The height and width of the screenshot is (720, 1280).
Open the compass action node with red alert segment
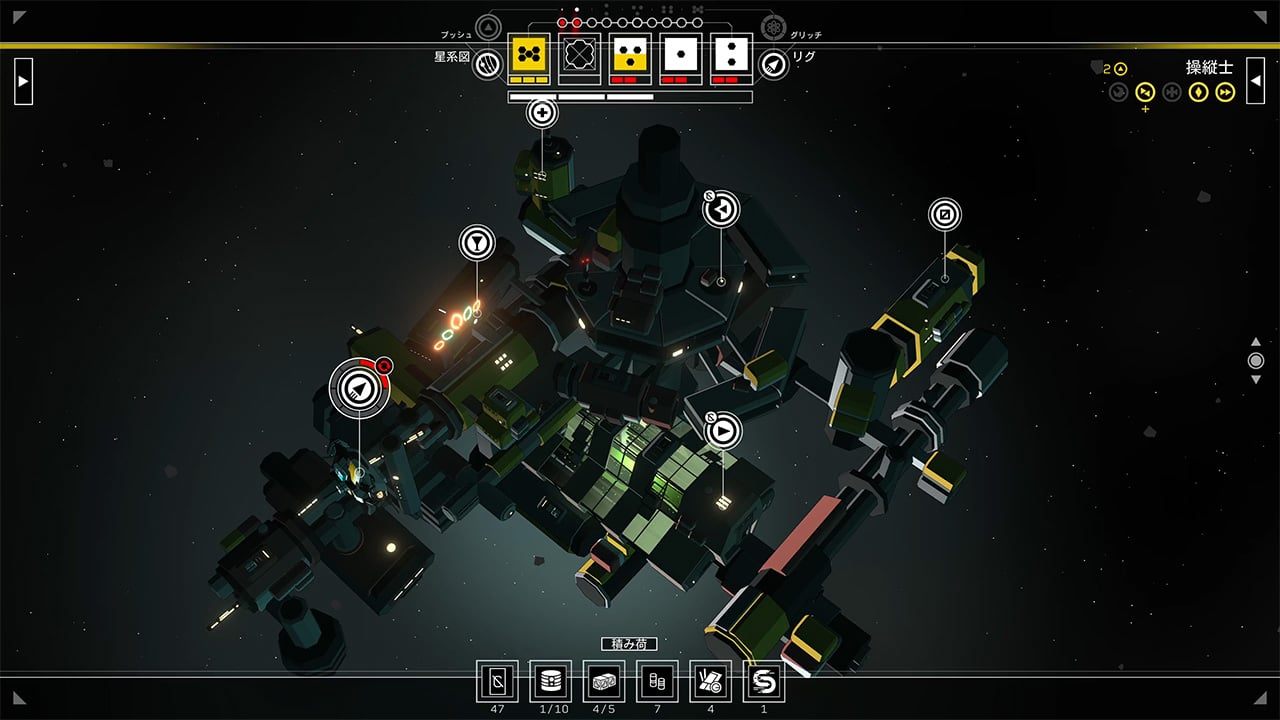(x=359, y=390)
